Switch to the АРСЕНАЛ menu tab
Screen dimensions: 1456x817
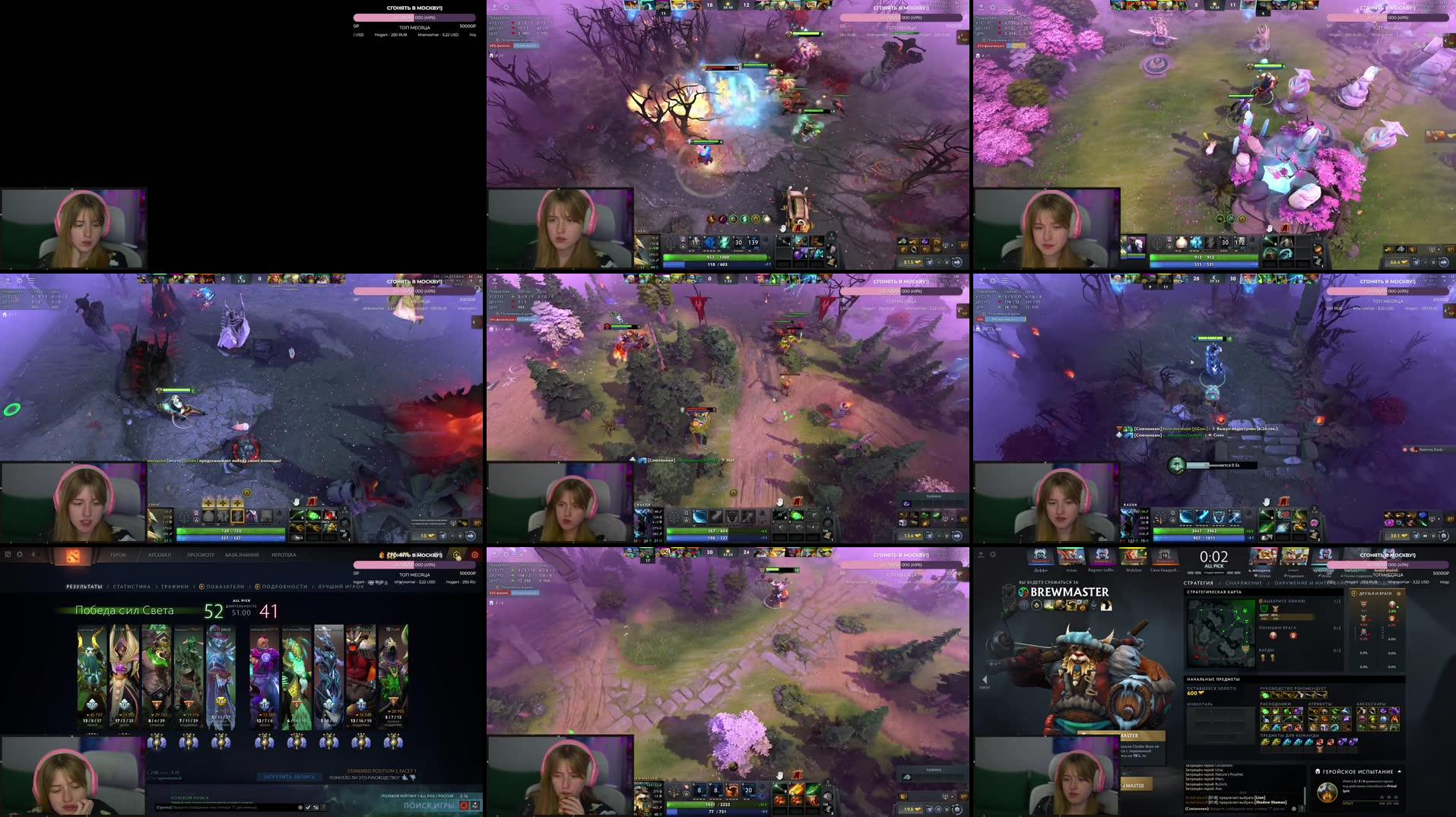(x=160, y=556)
